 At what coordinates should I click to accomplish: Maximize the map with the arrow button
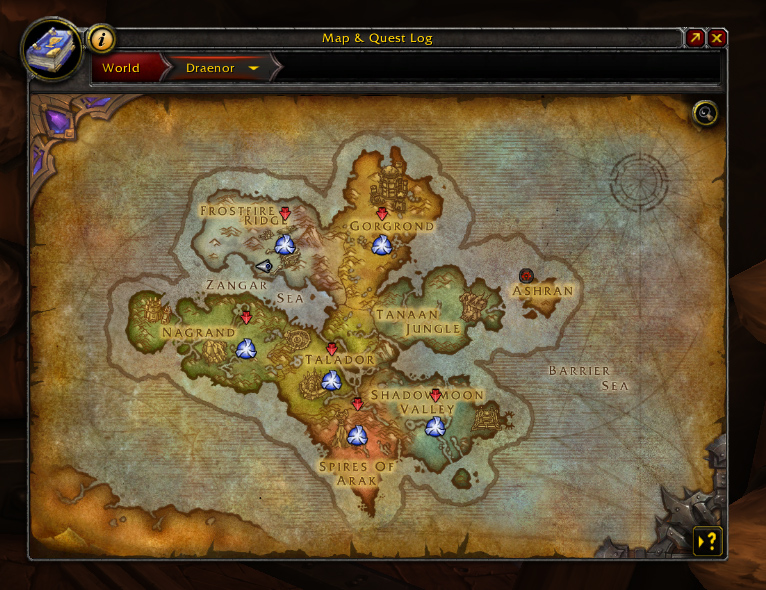[x=695, y=38]
